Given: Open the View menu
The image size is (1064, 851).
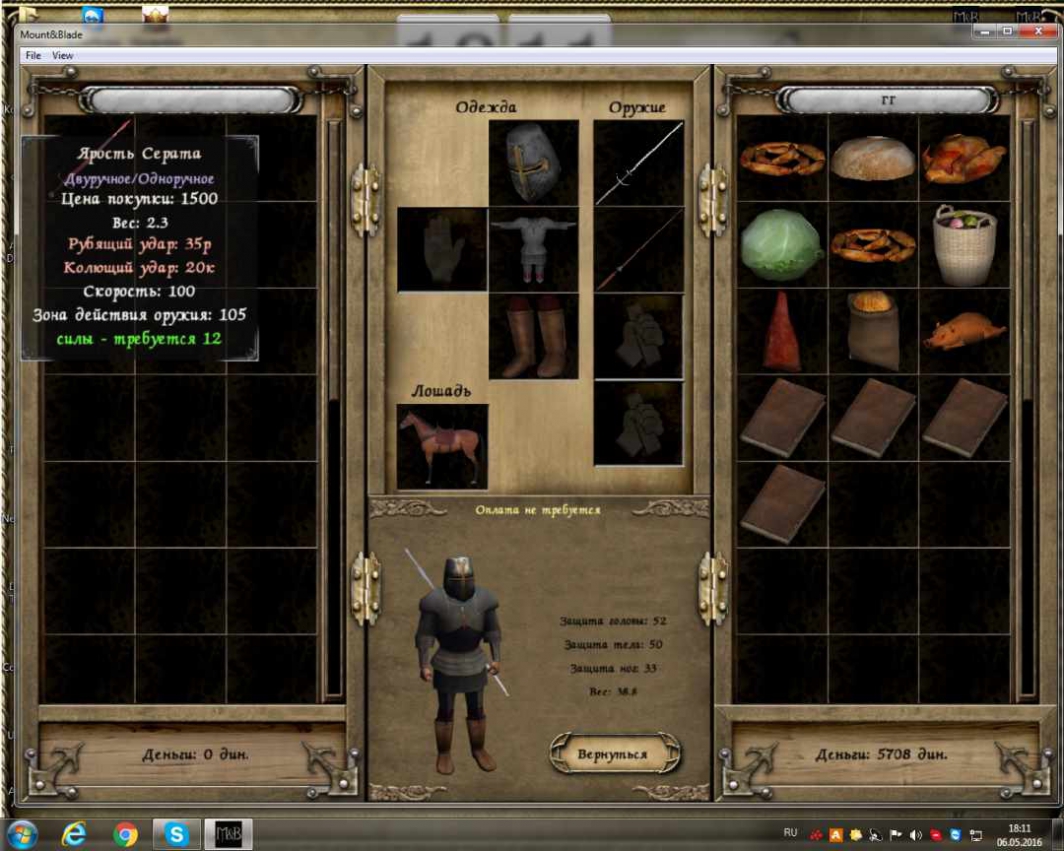Looking at the screenshot, I should [x=63, y=56].
